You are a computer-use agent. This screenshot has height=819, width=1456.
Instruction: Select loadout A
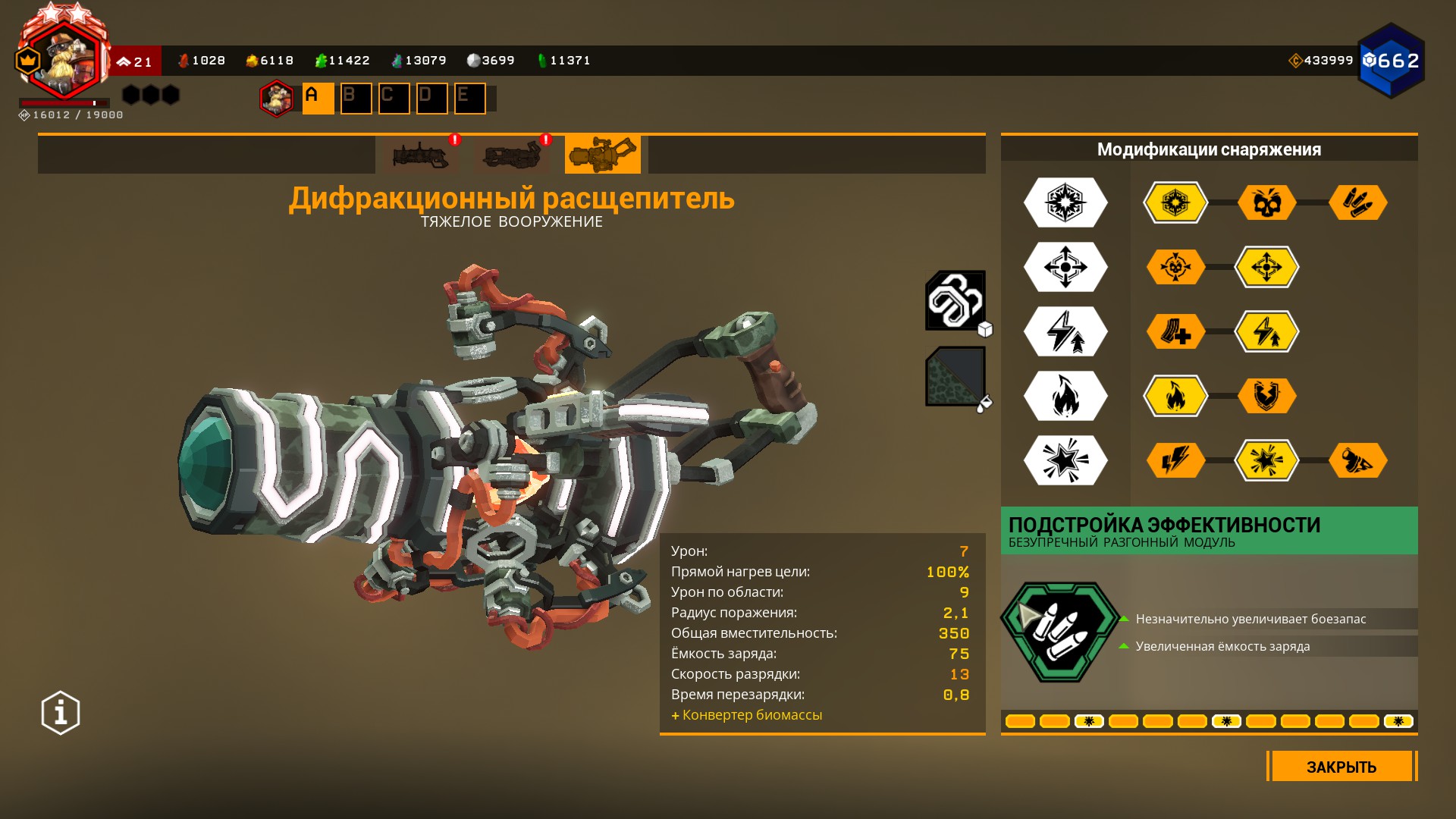point(318,98)
